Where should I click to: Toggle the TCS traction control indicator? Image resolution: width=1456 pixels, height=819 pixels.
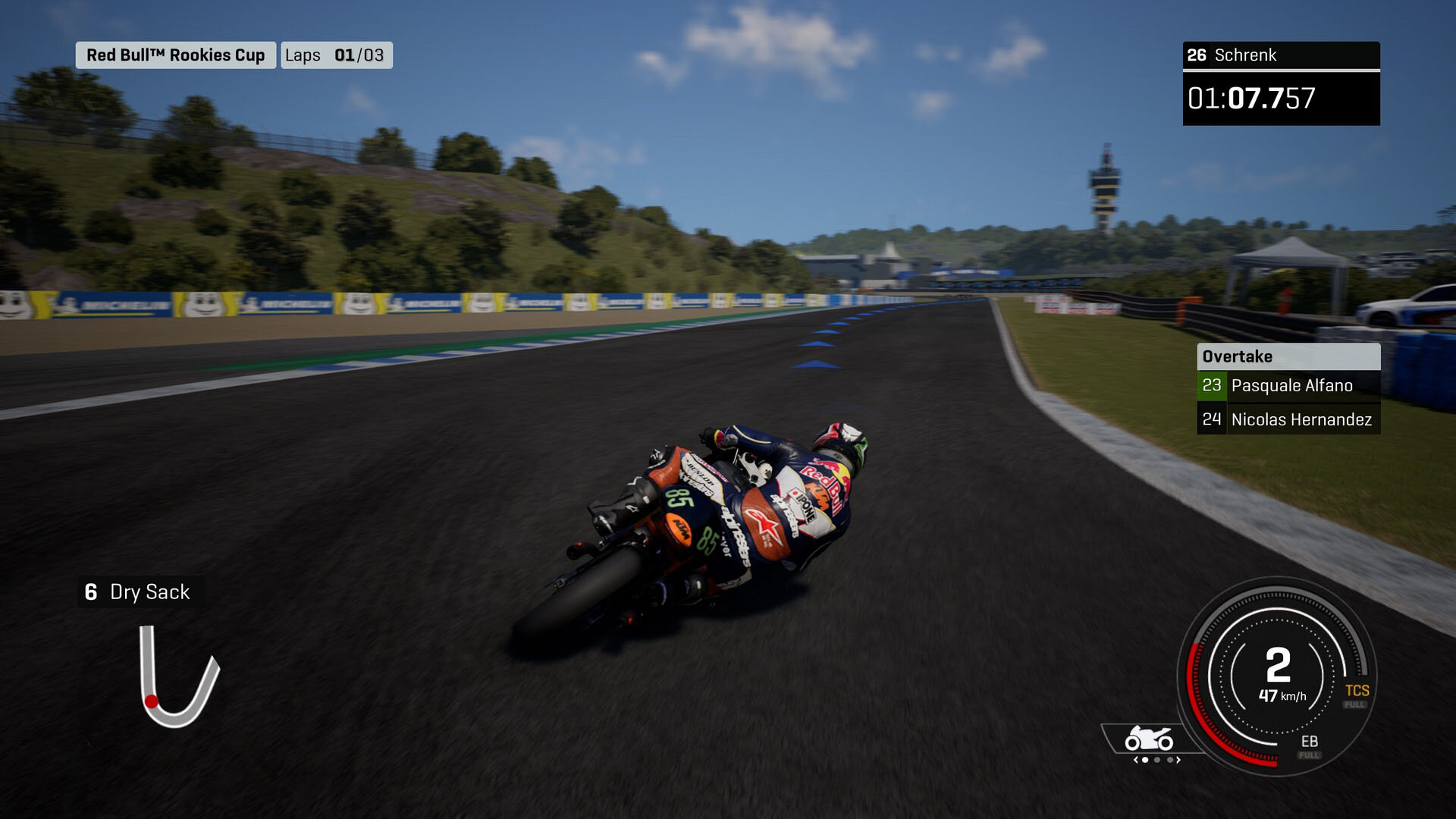[x=1357, y=691]
